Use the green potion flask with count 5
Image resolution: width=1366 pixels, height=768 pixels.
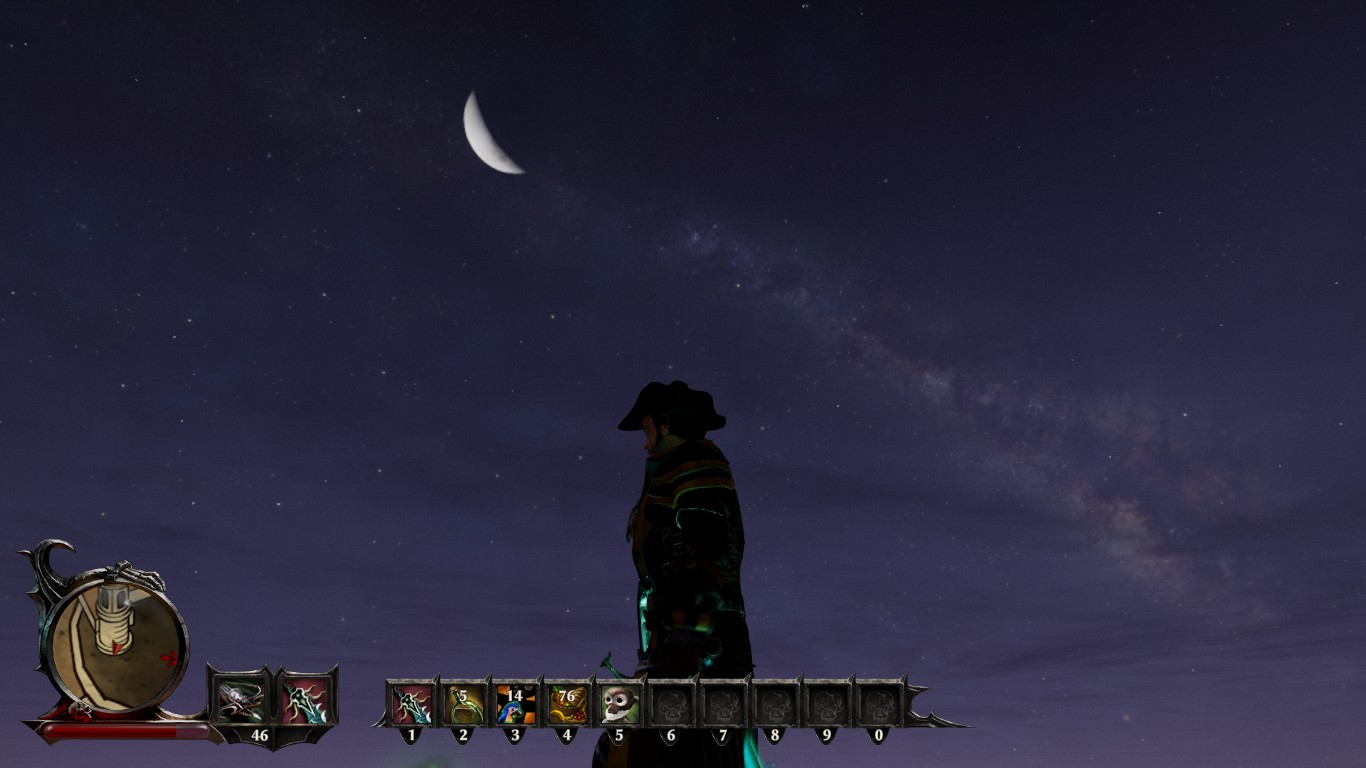click(463, 704)
